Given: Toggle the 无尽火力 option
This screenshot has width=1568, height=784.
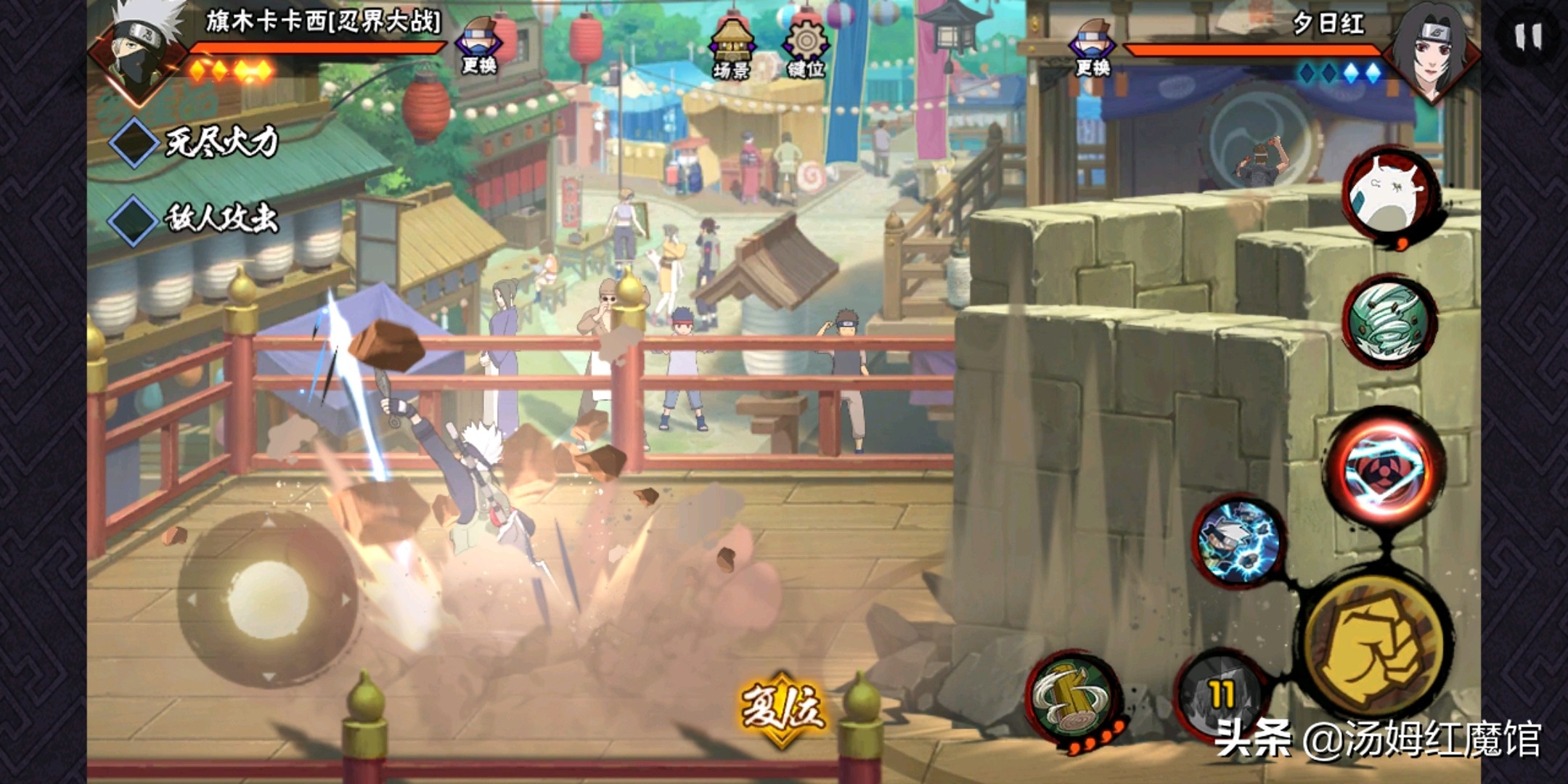Looking at the screenshot, I should 134,142.
